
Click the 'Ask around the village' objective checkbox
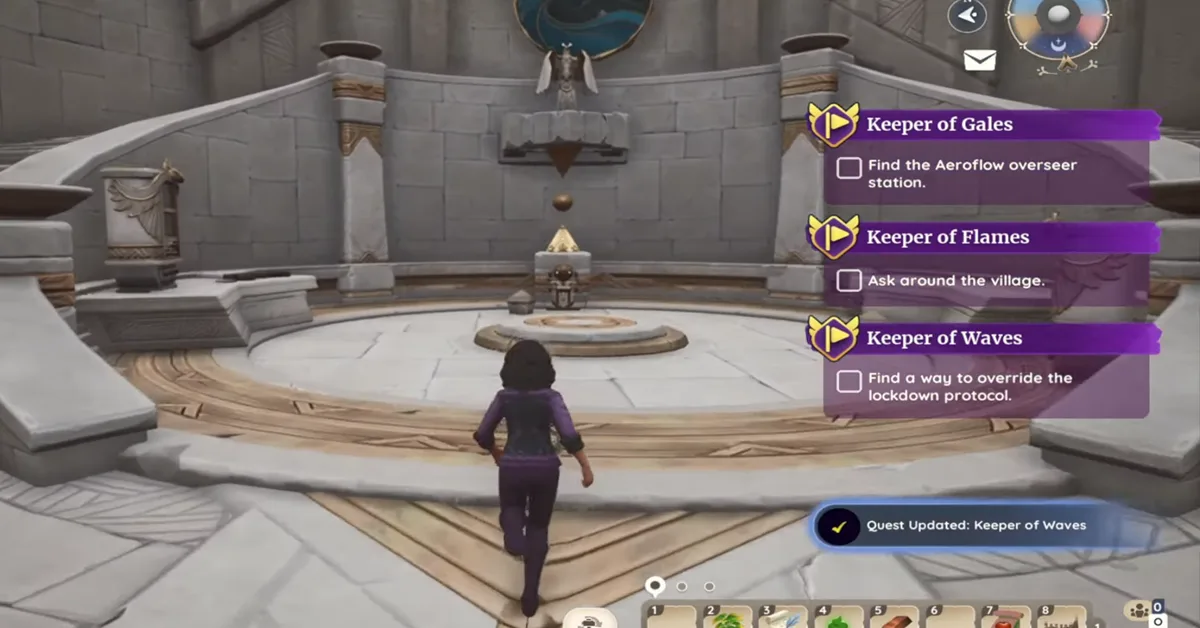click(849, 281)
